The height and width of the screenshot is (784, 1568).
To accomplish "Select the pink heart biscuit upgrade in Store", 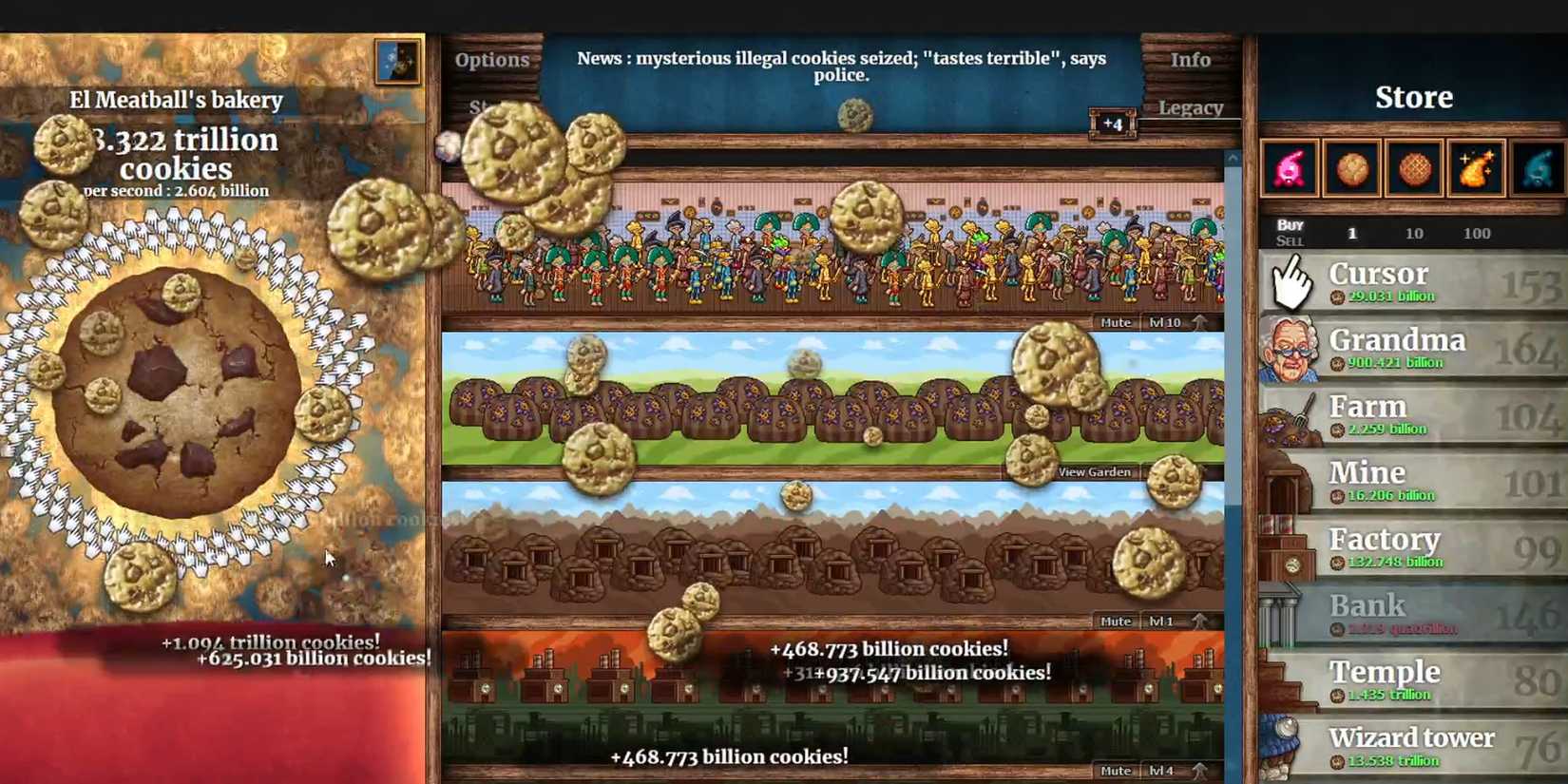I will click(x=1289, y=168).
